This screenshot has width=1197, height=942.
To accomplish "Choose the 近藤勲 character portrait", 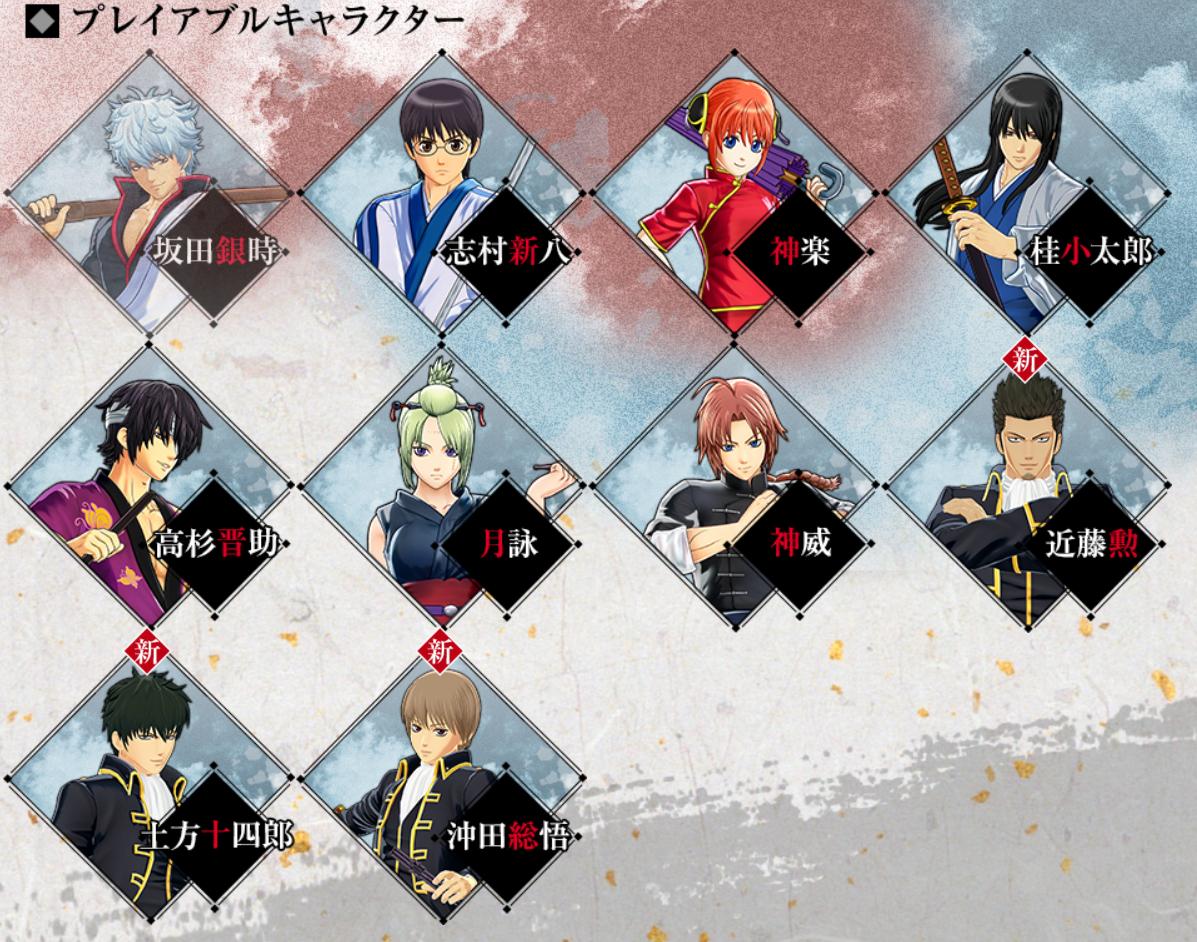I will tap(1025, 487).
